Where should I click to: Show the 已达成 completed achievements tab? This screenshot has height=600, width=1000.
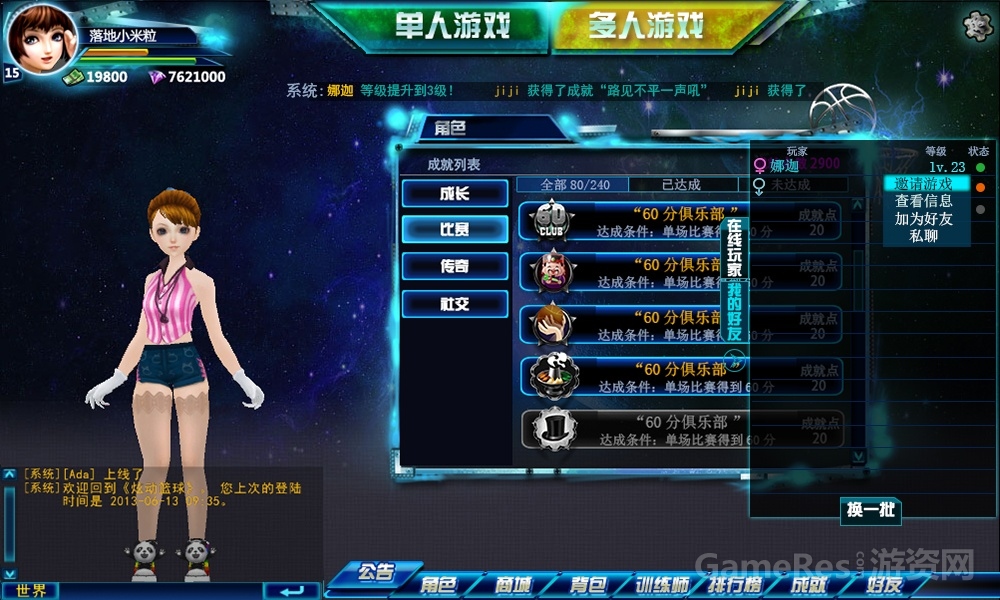coord(682,185)
